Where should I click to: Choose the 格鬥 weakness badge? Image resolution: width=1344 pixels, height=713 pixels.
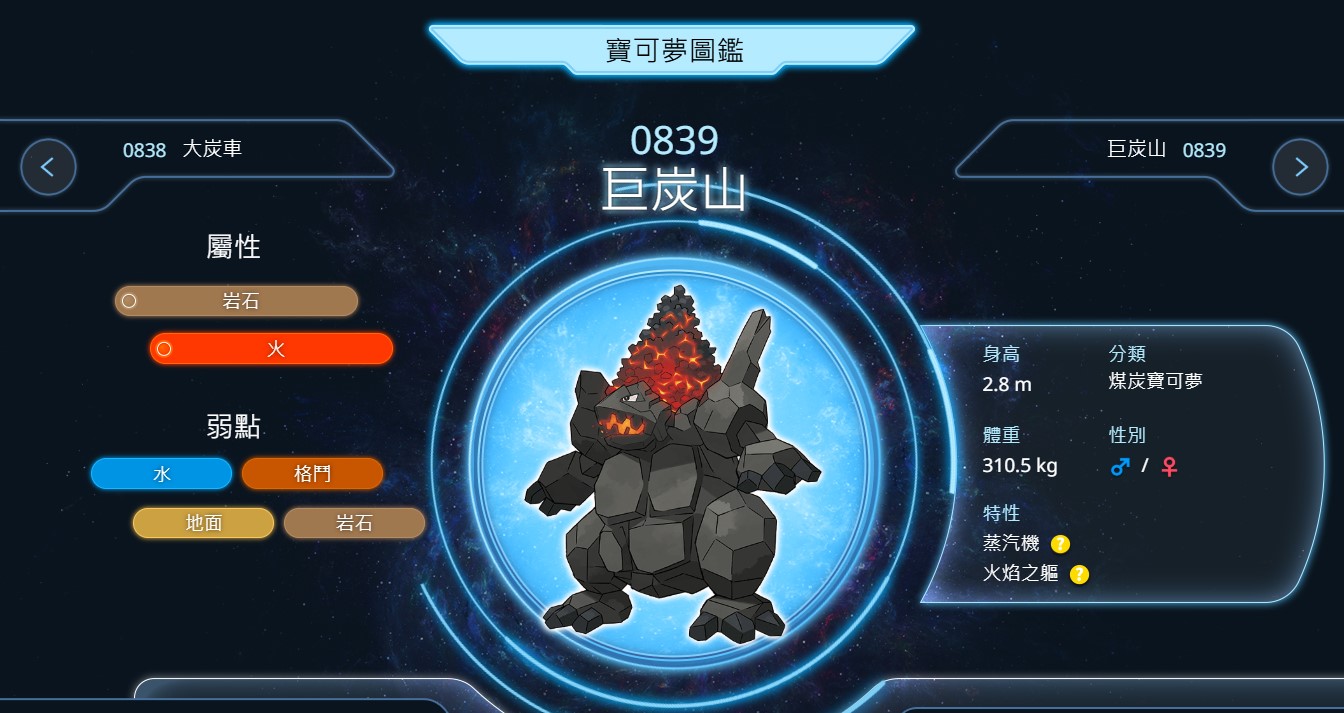click(x=312, y=474)
